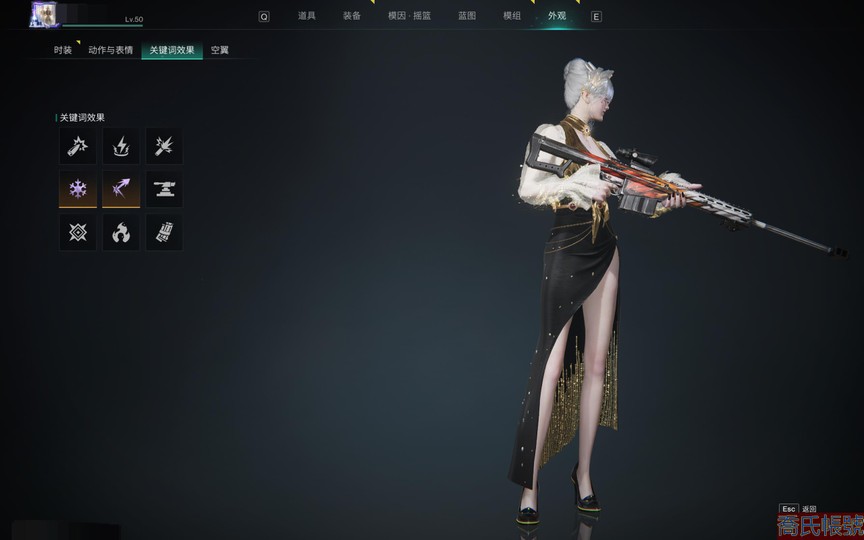864x540 pixels.
Task: Choose the diamond star keyword effect
Action: tap(78, 232)
